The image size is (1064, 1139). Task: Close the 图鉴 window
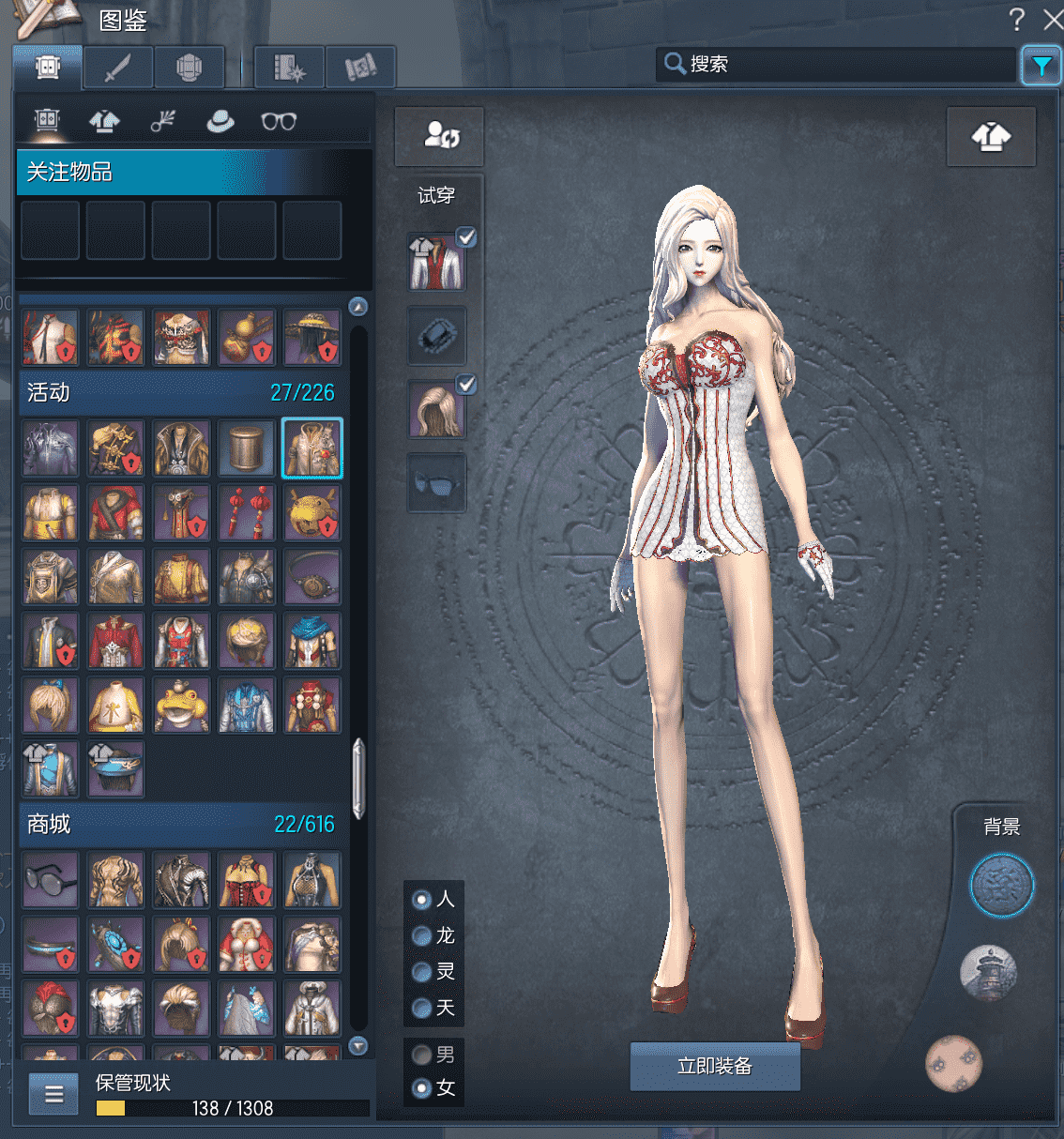1053,20
